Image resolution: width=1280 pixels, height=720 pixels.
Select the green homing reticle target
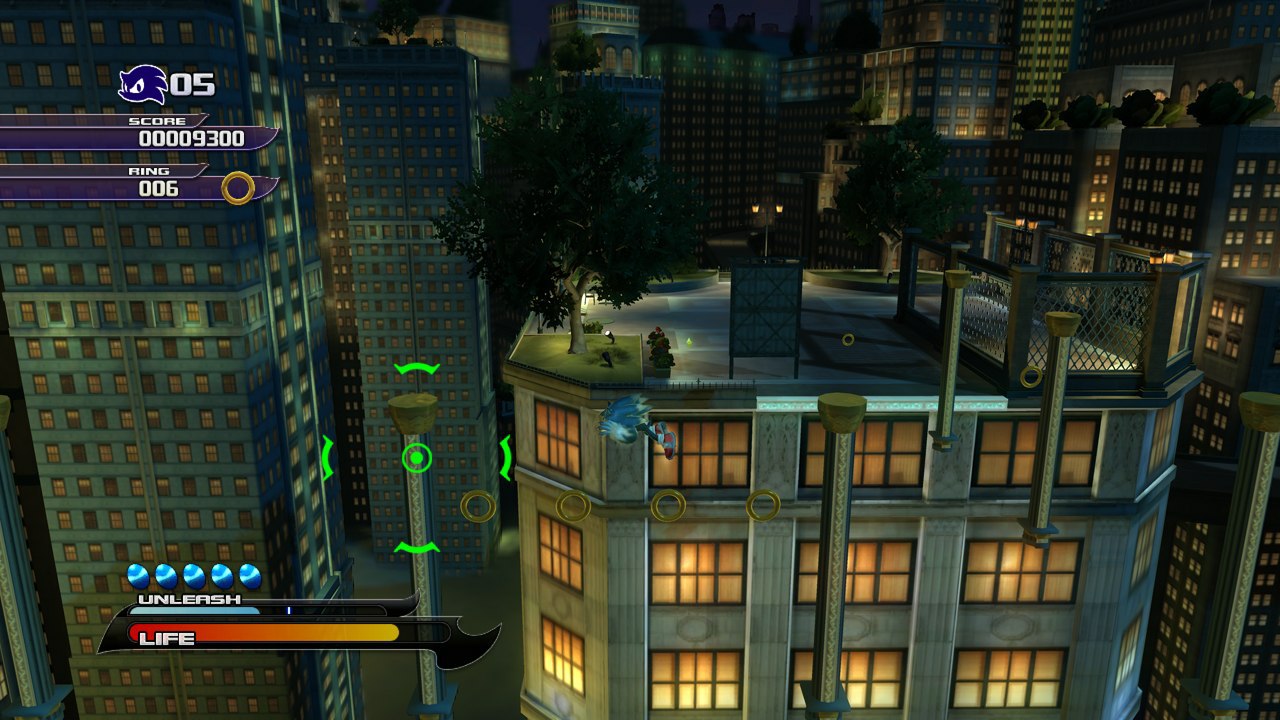pos(417,459)
